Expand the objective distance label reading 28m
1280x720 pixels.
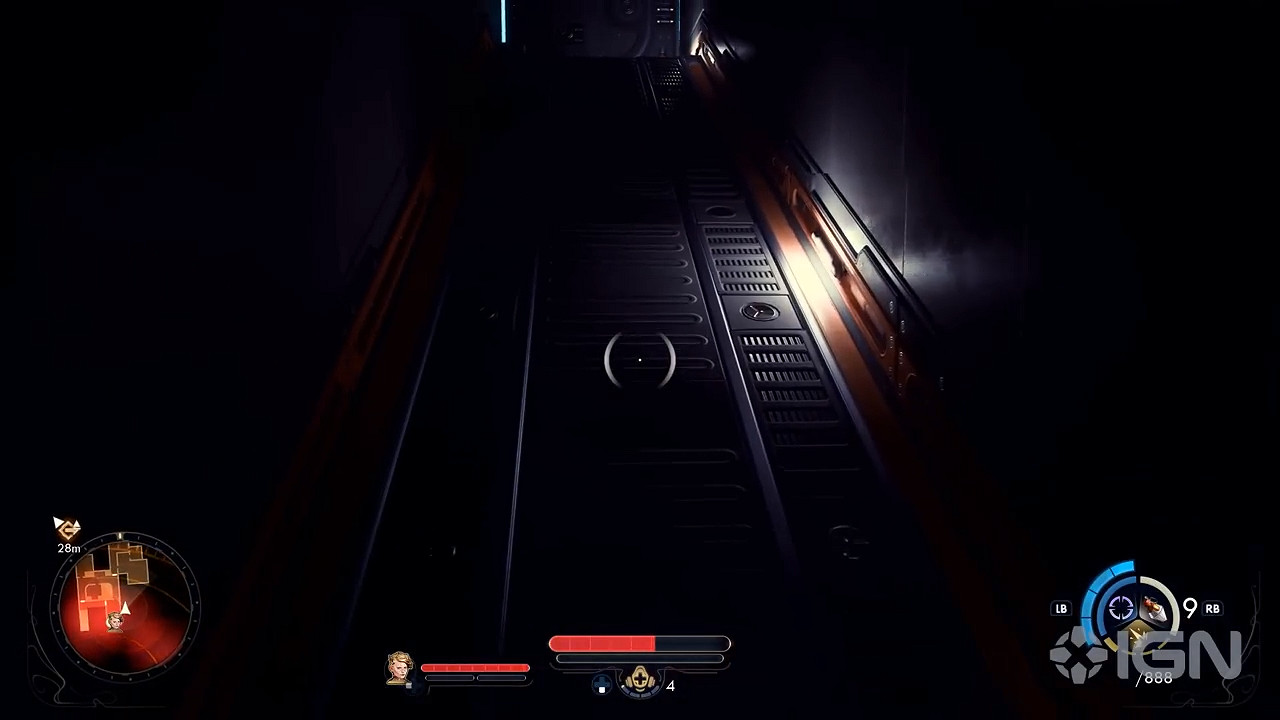(67, 547)
